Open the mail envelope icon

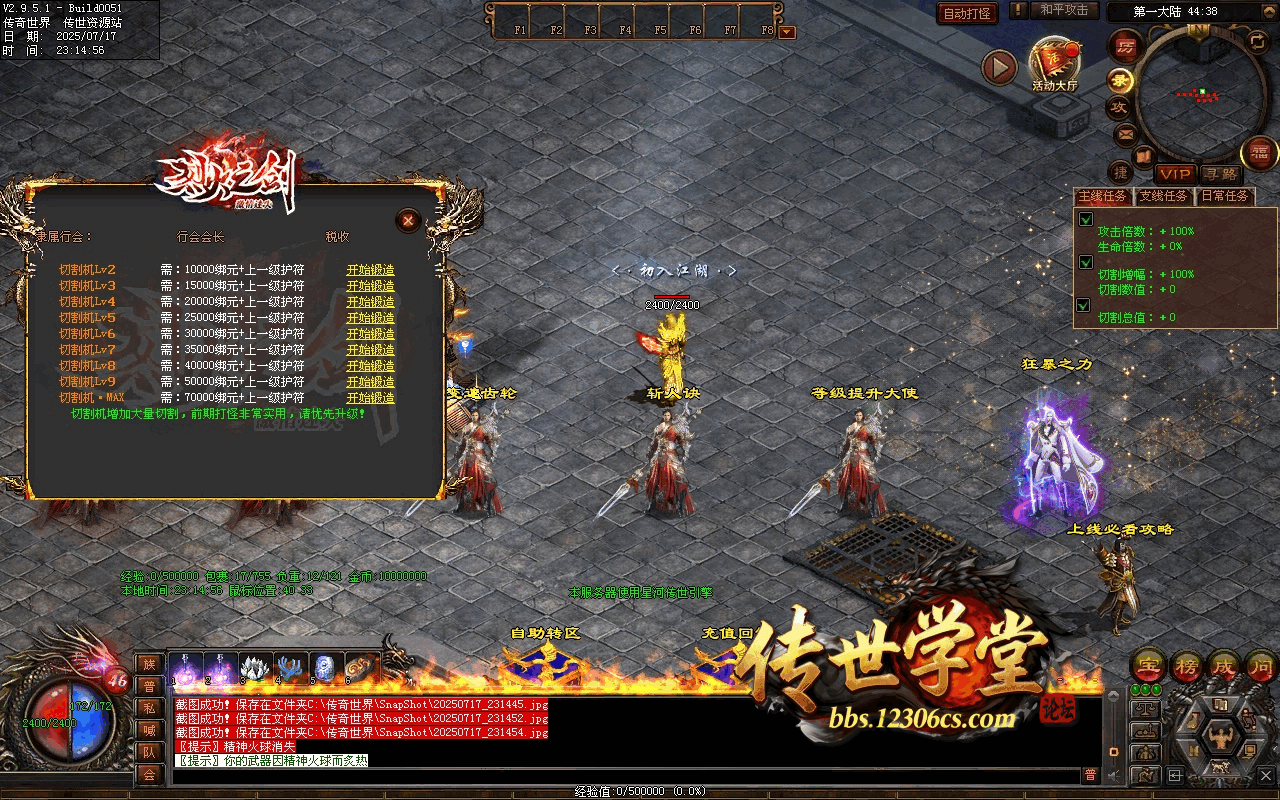[x=1125, y=134]
